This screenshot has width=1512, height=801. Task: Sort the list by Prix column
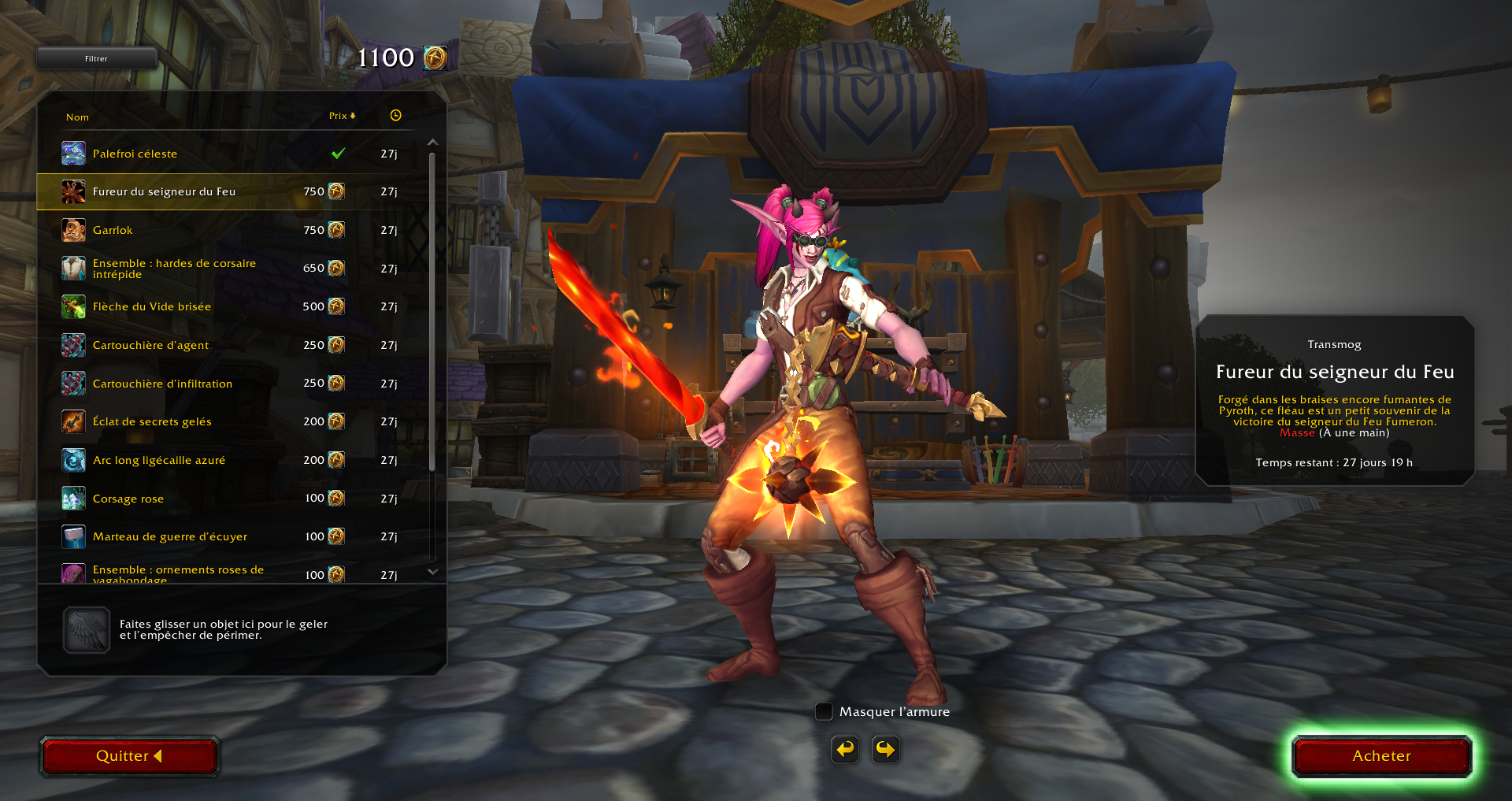(x=342, y=116)
